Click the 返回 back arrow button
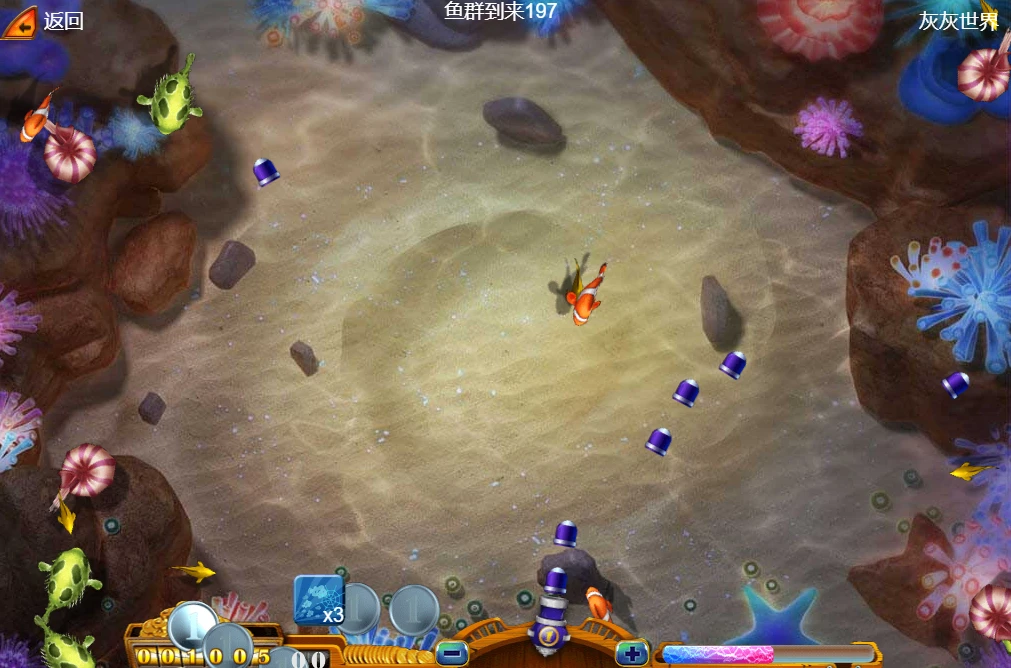Viewport: 1011px width, 668px height. [19, 21]
